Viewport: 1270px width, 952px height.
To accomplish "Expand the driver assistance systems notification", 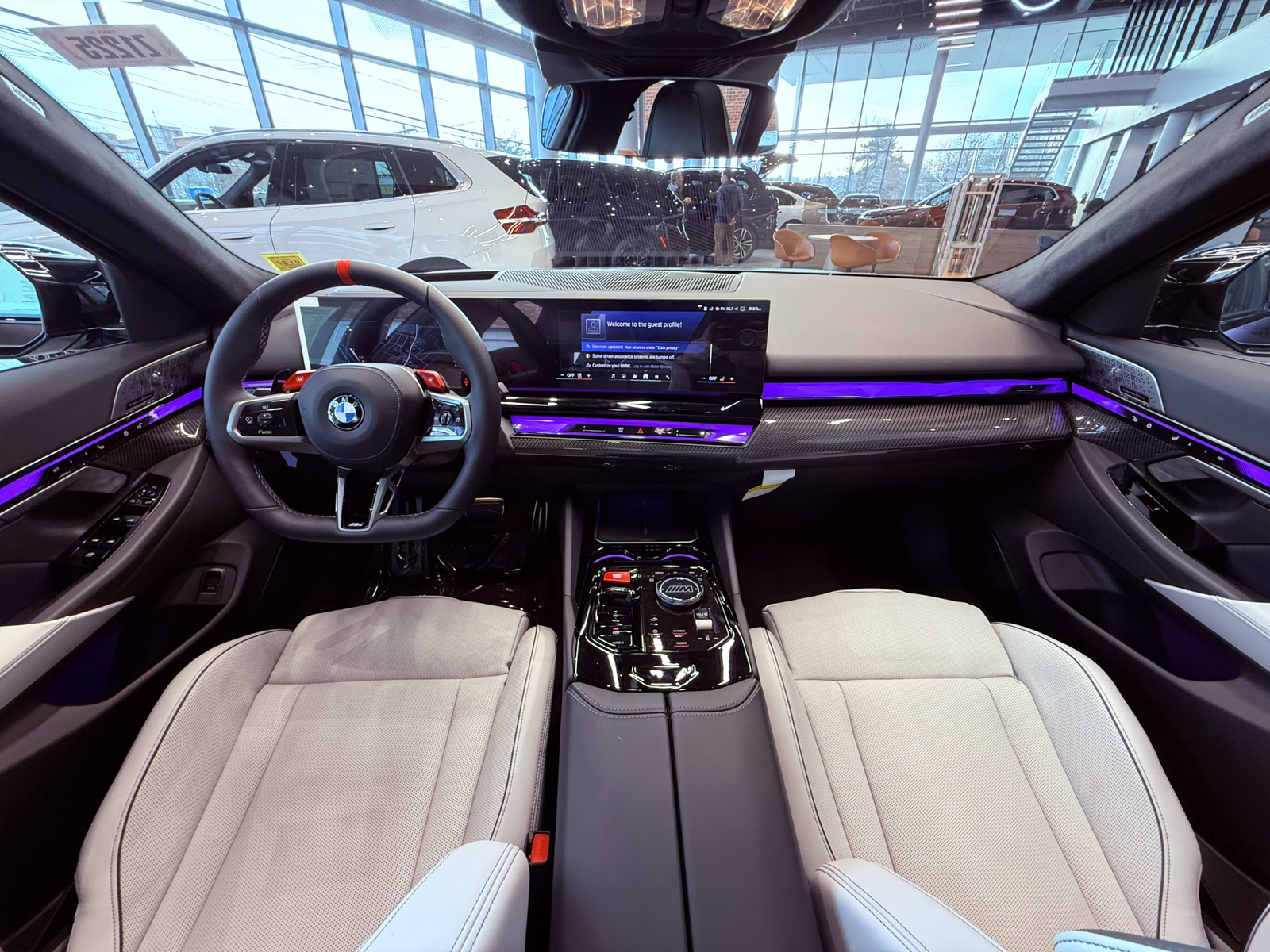I will click(633, 357).
